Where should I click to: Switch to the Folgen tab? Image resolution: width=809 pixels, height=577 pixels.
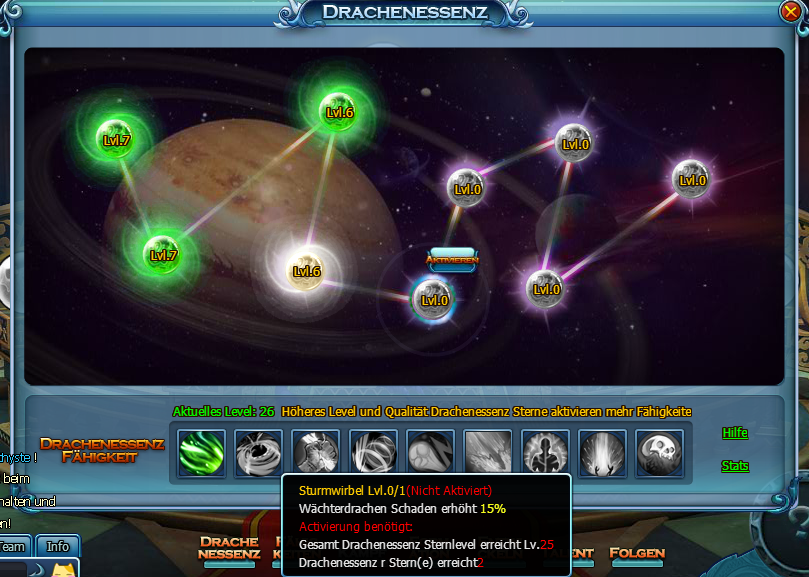click(x=637, y=553)
